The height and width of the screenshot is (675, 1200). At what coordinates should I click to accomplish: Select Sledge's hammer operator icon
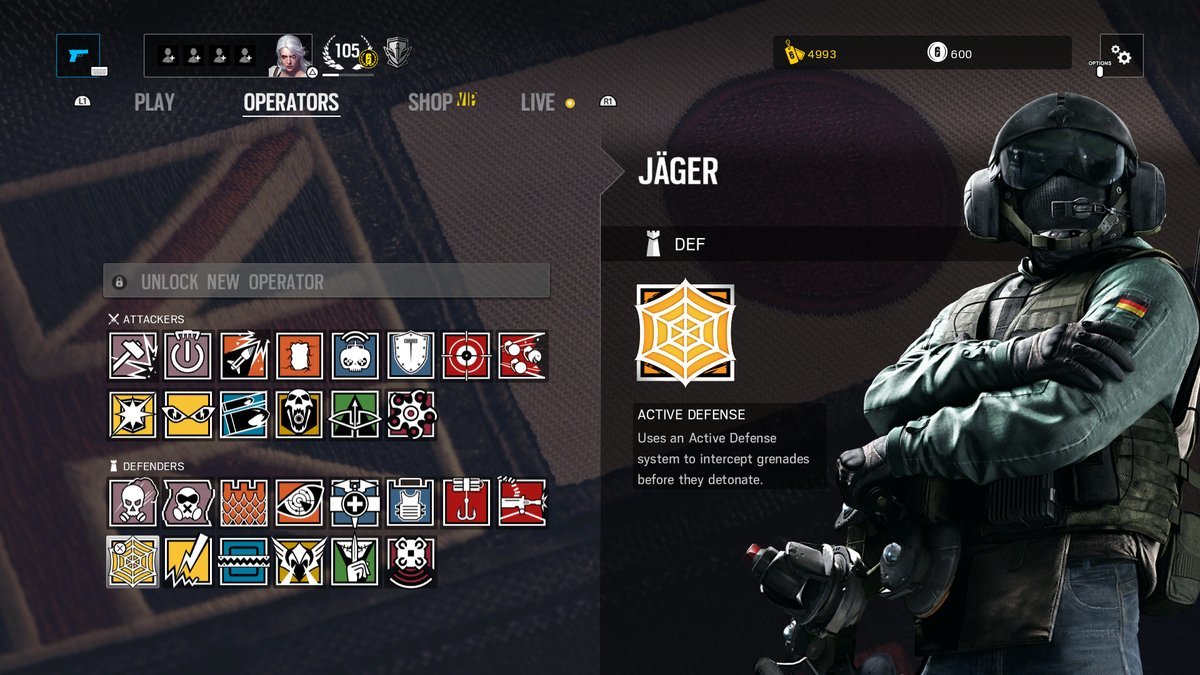point(132,356)
